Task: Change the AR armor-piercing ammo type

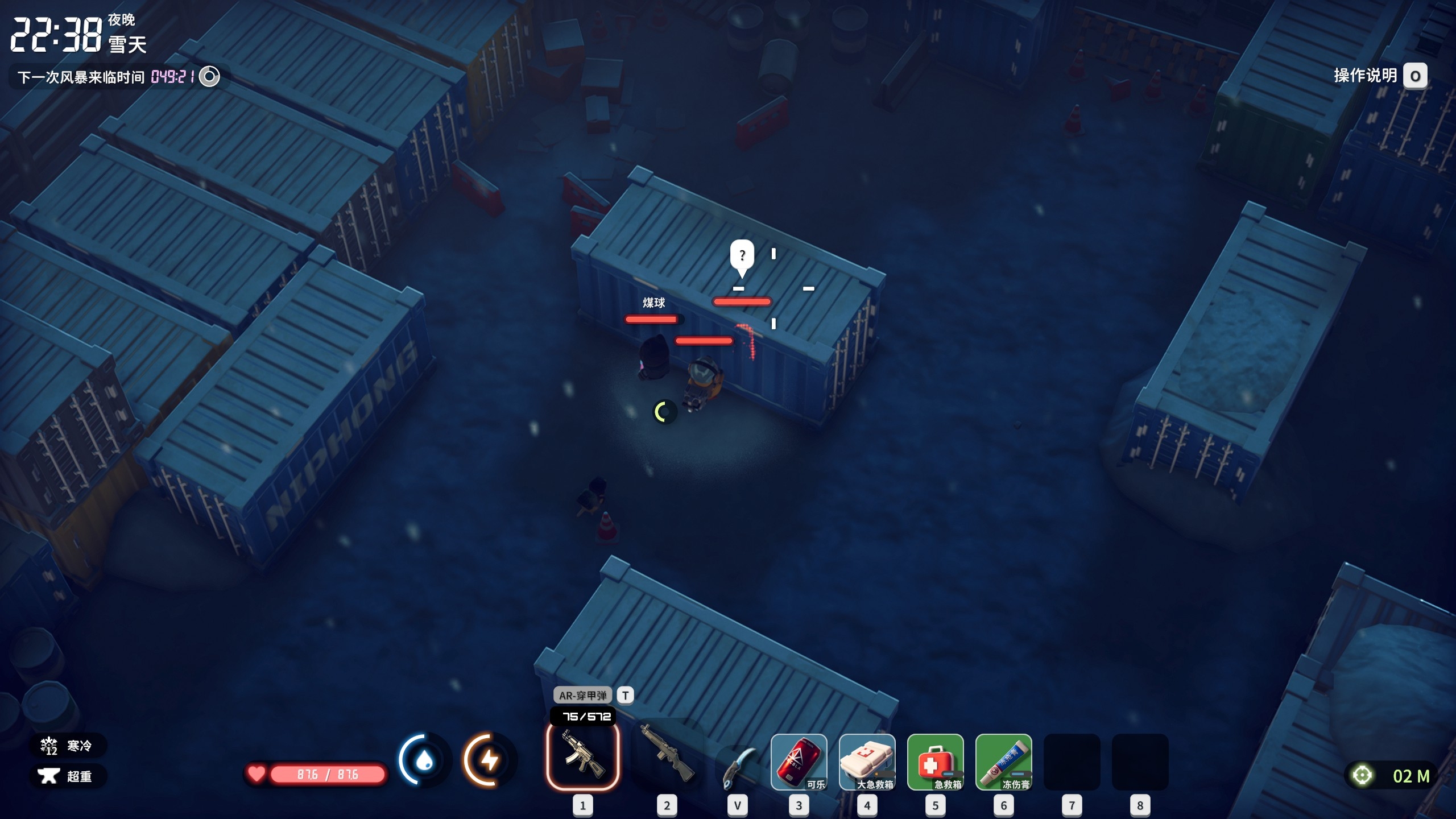Action: (x=625, y=695)
